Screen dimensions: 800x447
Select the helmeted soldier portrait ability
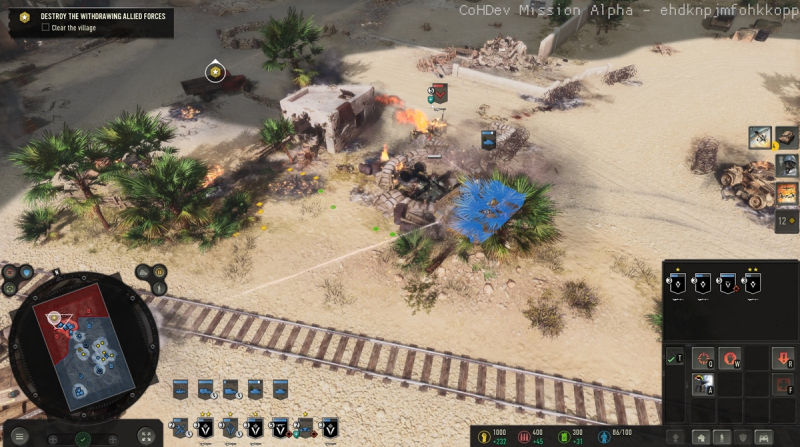[787, 165]
